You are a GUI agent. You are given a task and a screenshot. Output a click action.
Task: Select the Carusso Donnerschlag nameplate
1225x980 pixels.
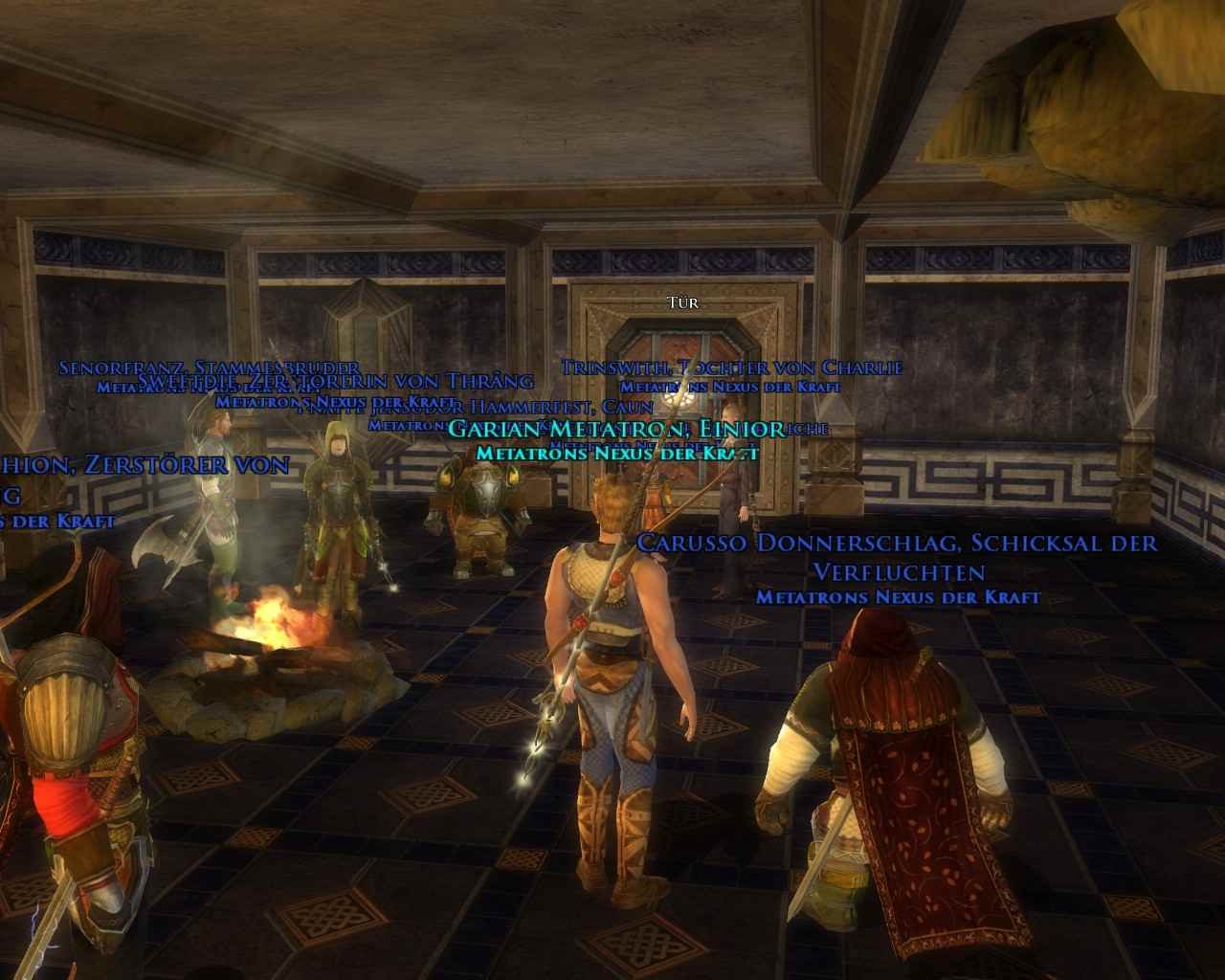pos(897,544)
